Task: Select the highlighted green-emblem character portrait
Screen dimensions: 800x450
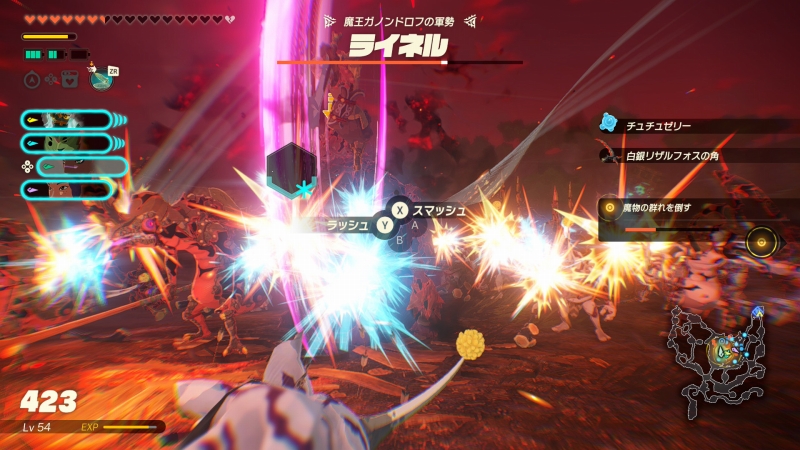Action: coord(80,167)
